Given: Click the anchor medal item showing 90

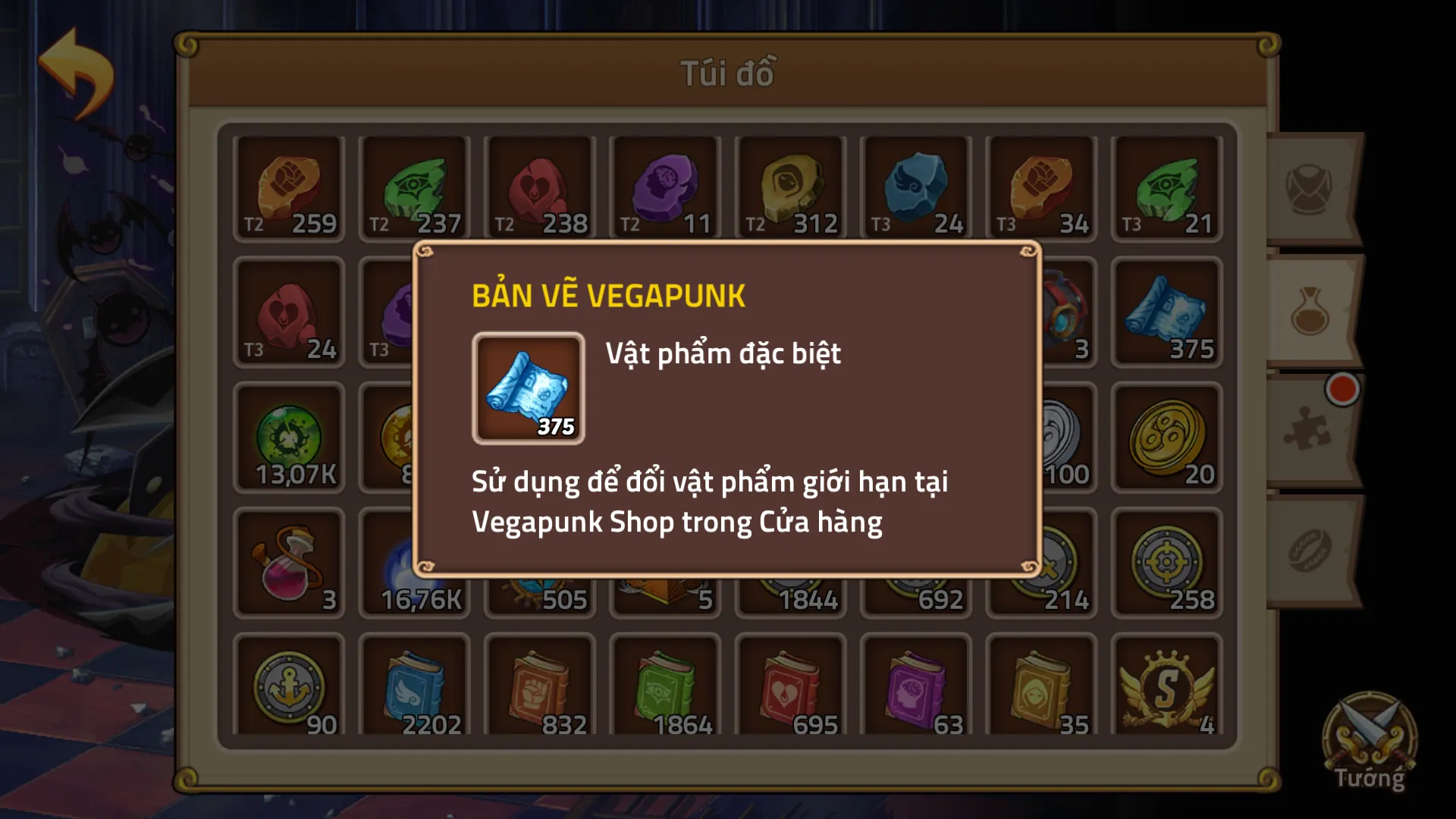Looking at the screenshot, I should (x=289, y=686).
